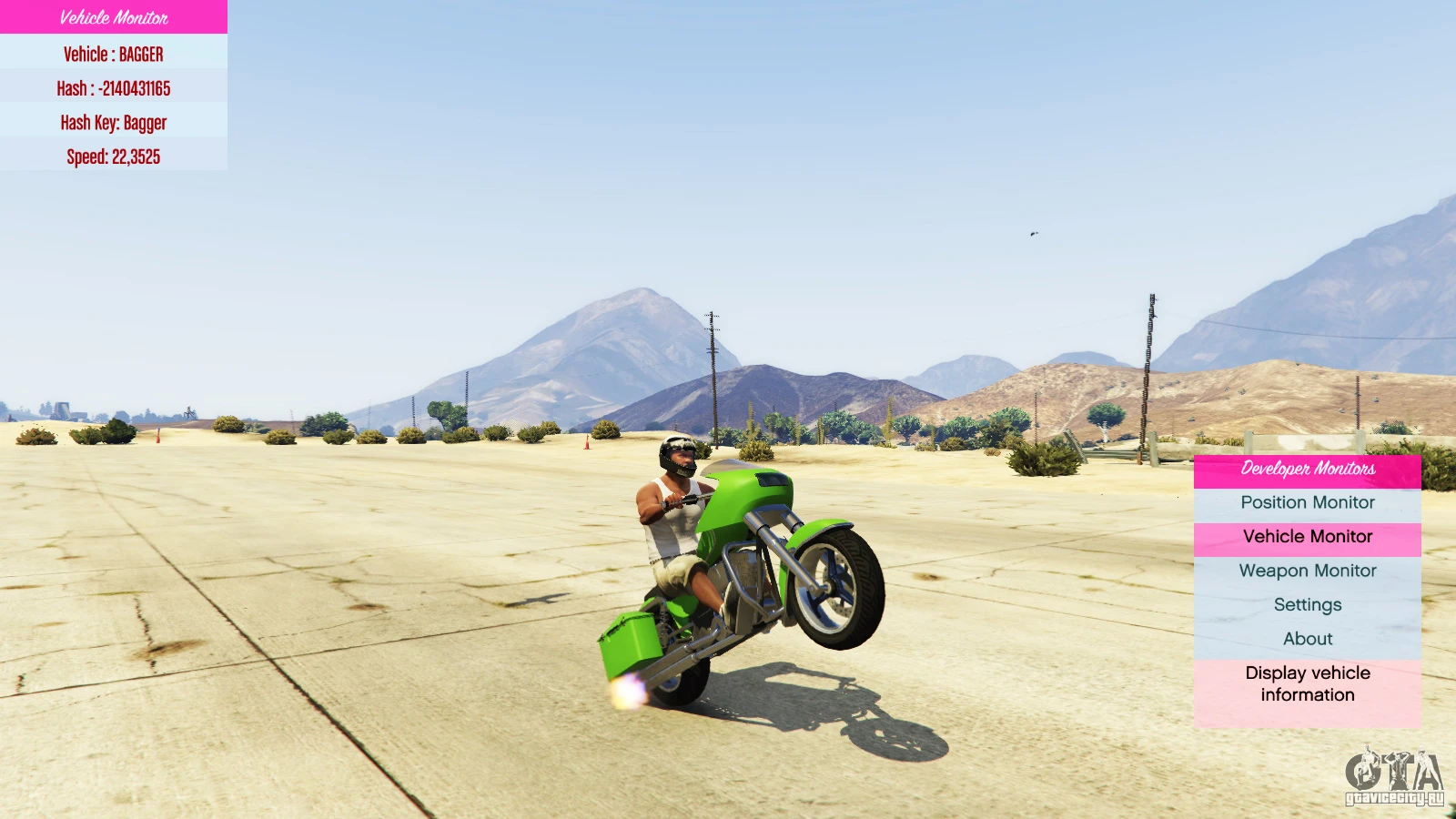
Task: Click the Hash : -2140431165 value
Action: 113,88
